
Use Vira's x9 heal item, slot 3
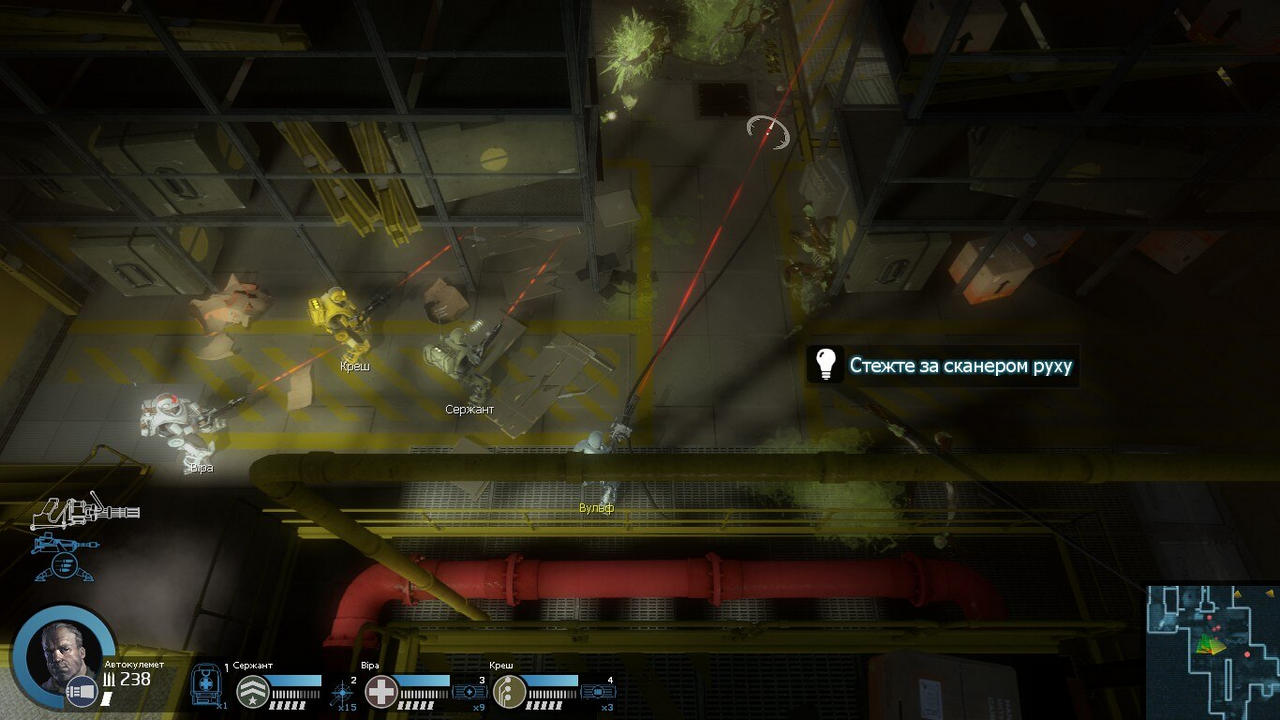[470, 691]
